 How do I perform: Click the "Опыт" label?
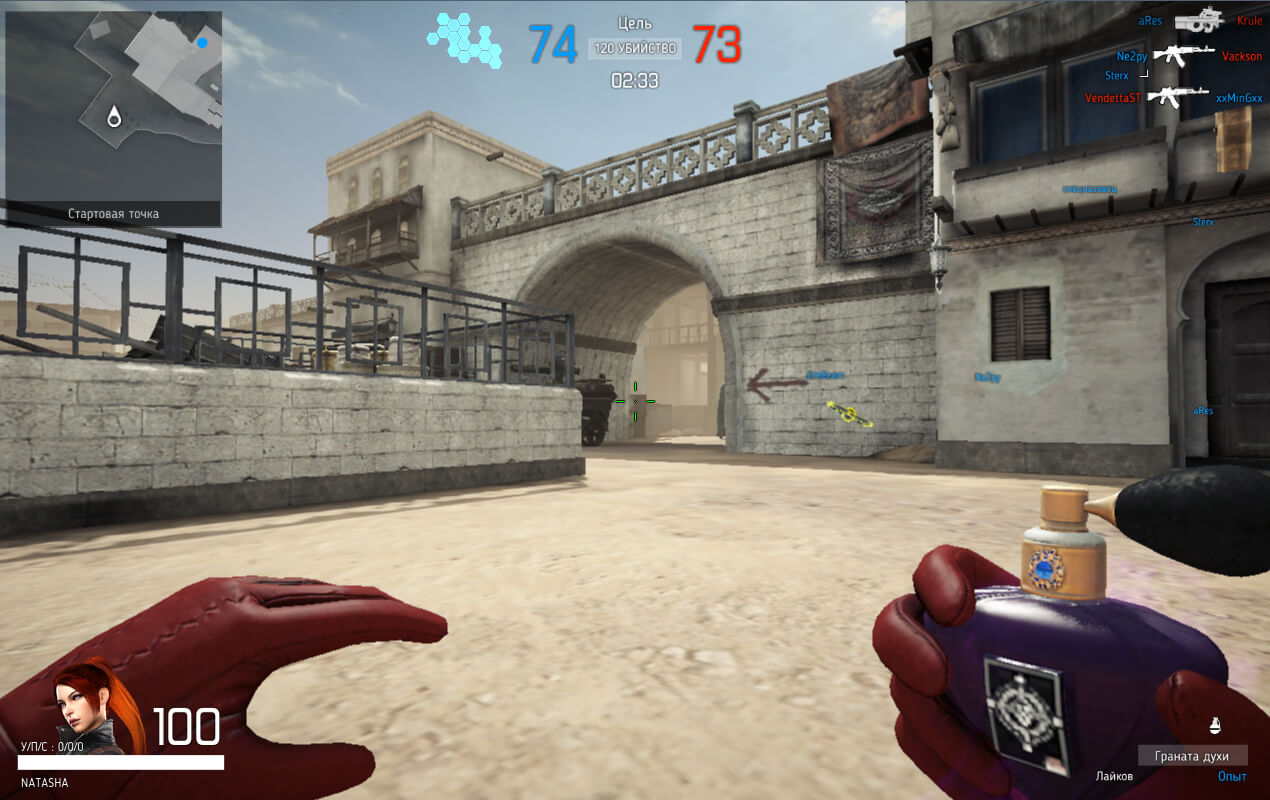[1232, 776]
